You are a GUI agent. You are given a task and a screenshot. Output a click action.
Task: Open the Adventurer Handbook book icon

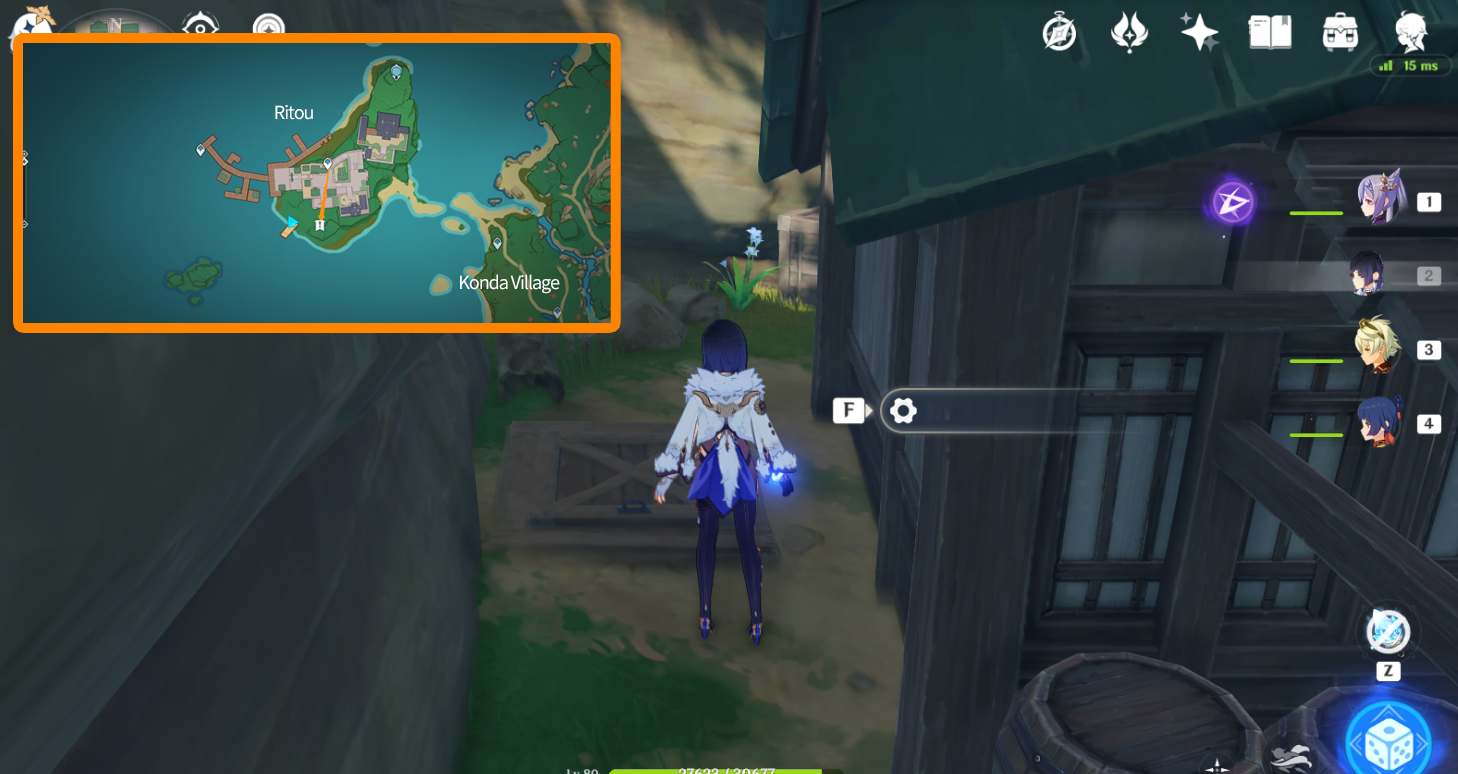coord(1268,32)
